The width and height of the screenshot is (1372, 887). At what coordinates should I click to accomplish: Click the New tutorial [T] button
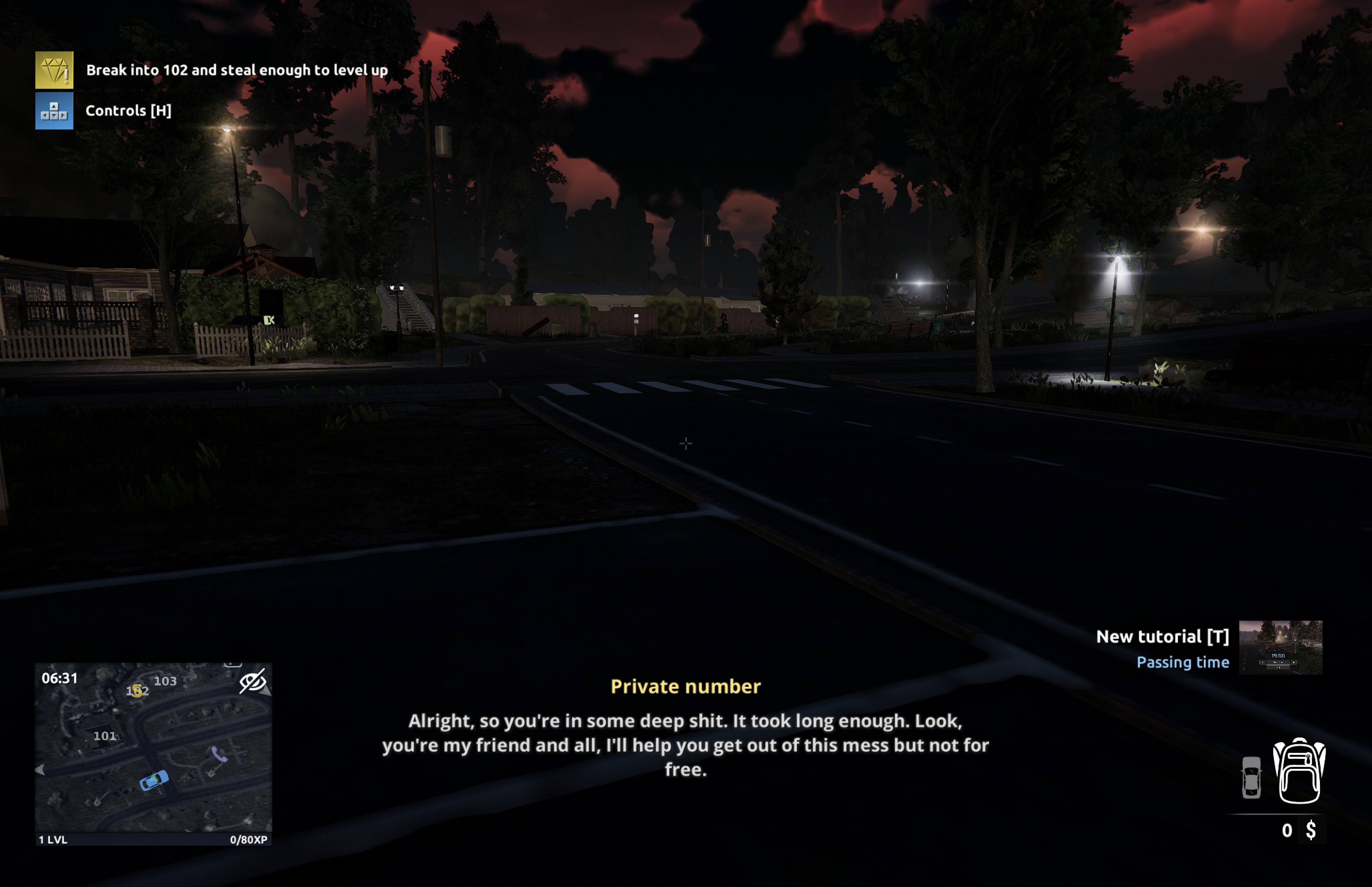[x=1163, y=636]
